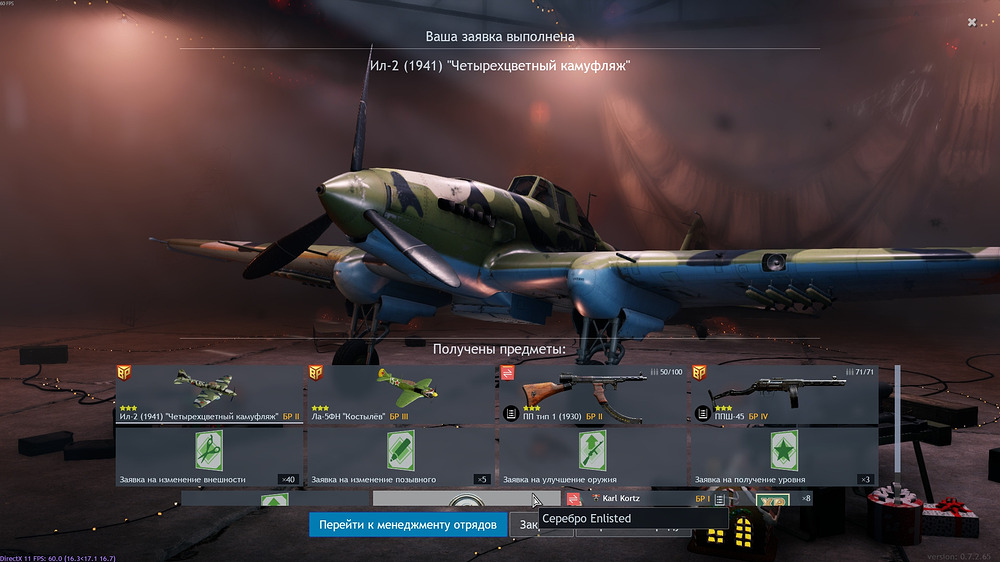Choose the level-up order item

click(785, 457)
